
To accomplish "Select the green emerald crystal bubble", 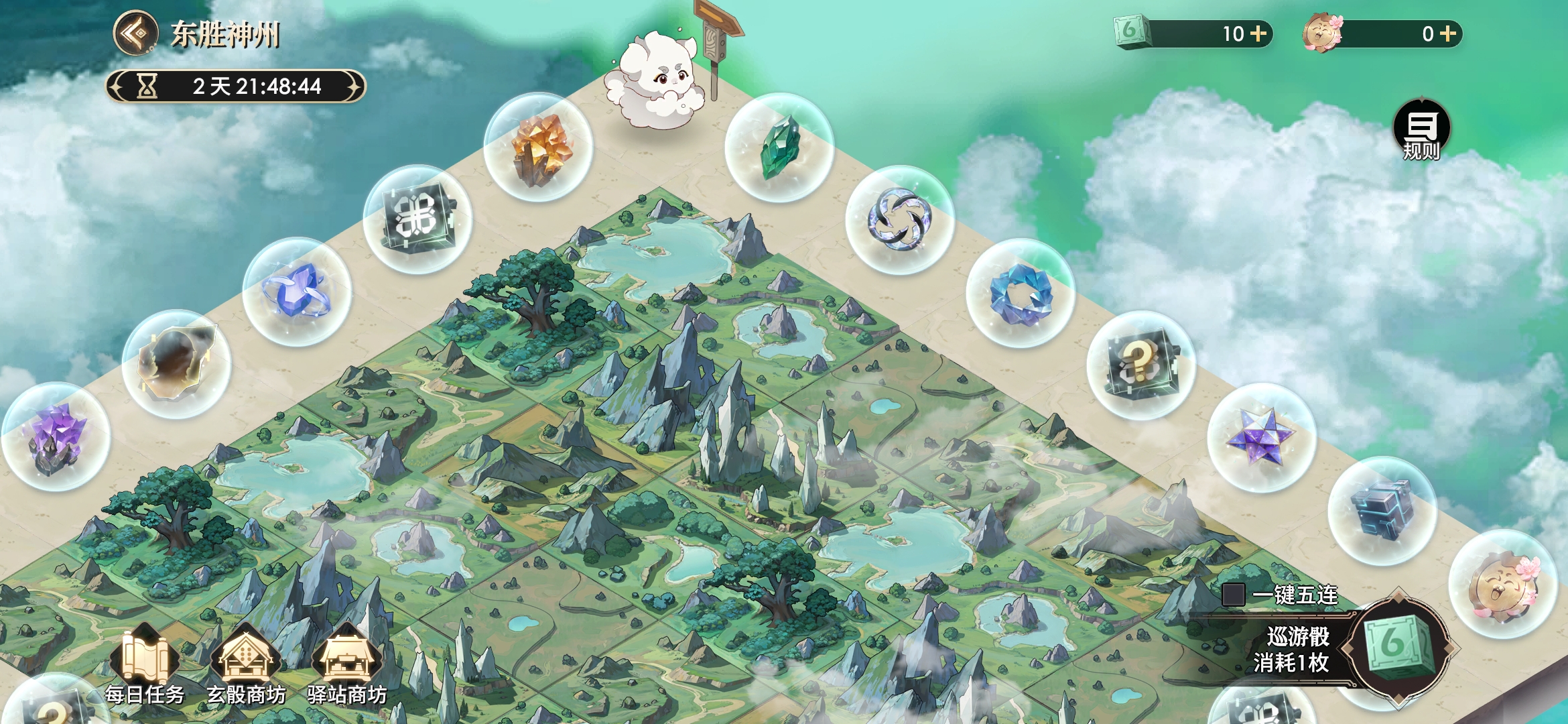I will (779, 147).
